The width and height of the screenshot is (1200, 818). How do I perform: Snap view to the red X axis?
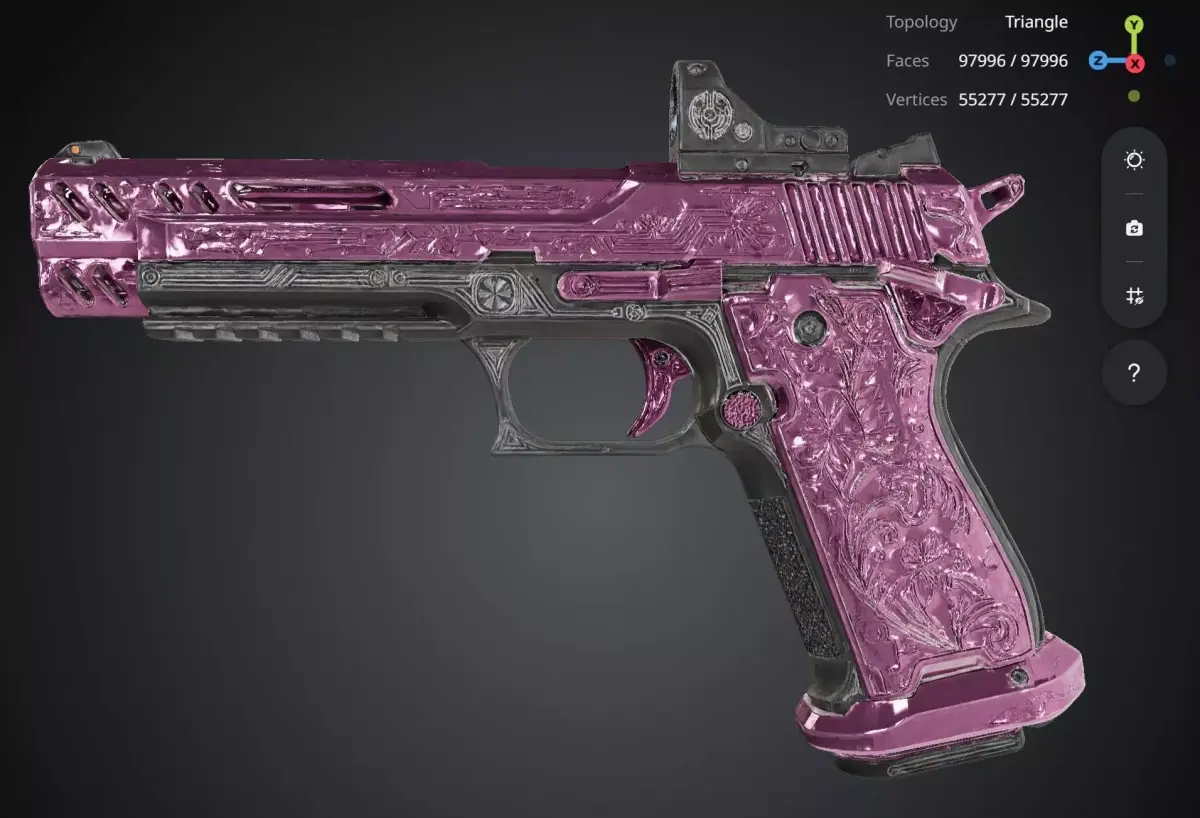1135,63
